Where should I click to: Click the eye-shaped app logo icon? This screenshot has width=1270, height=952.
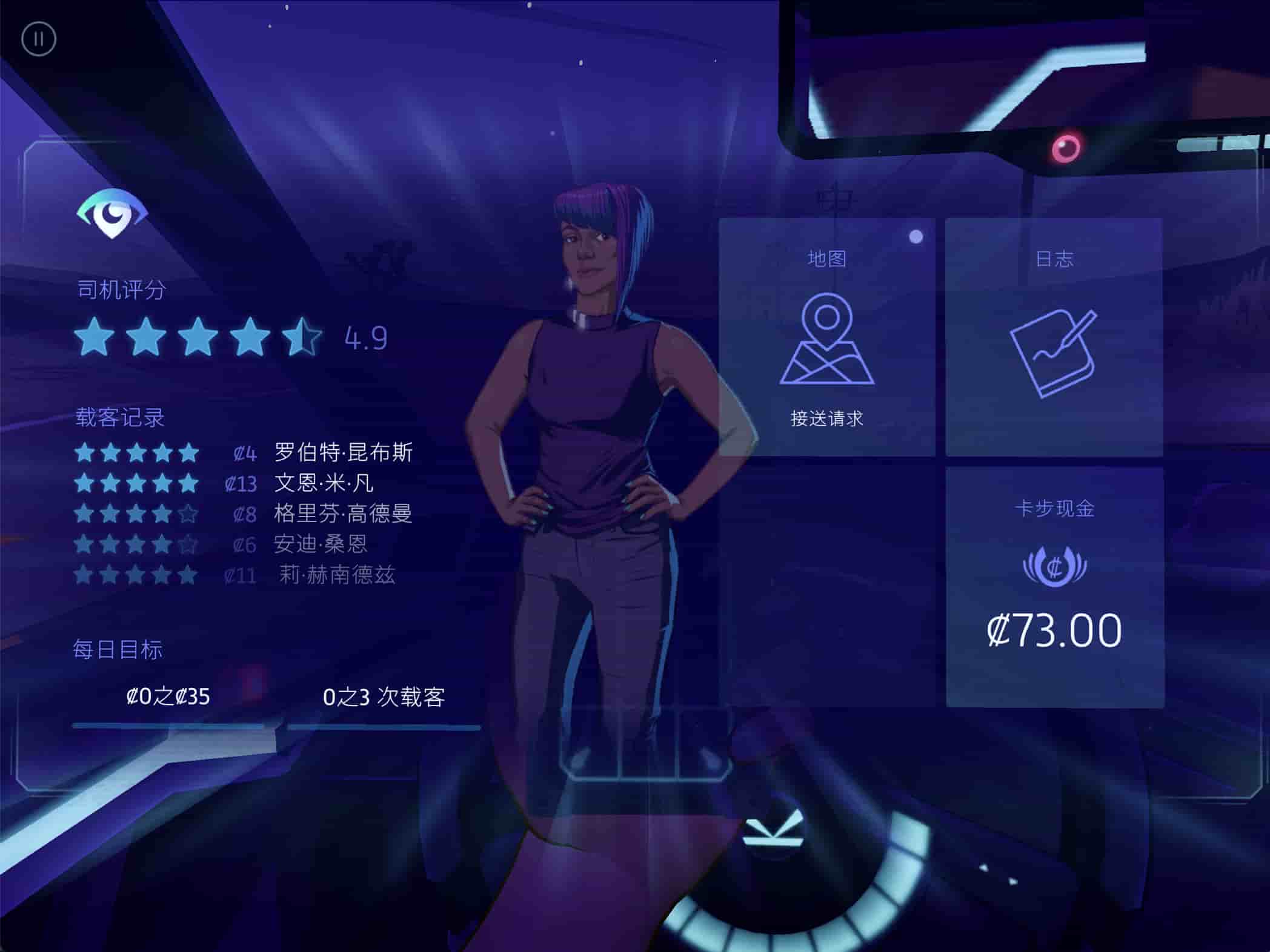click(x=112, y=213)
